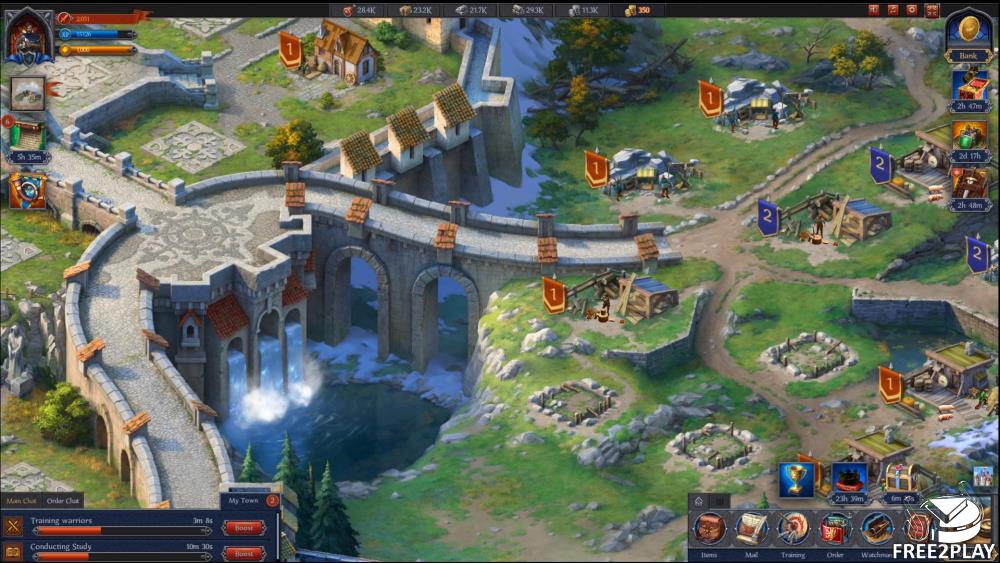This screenshot has height=563, width=1000.
Task: Click the gold 350 resource counter
Action: [638, 10]
